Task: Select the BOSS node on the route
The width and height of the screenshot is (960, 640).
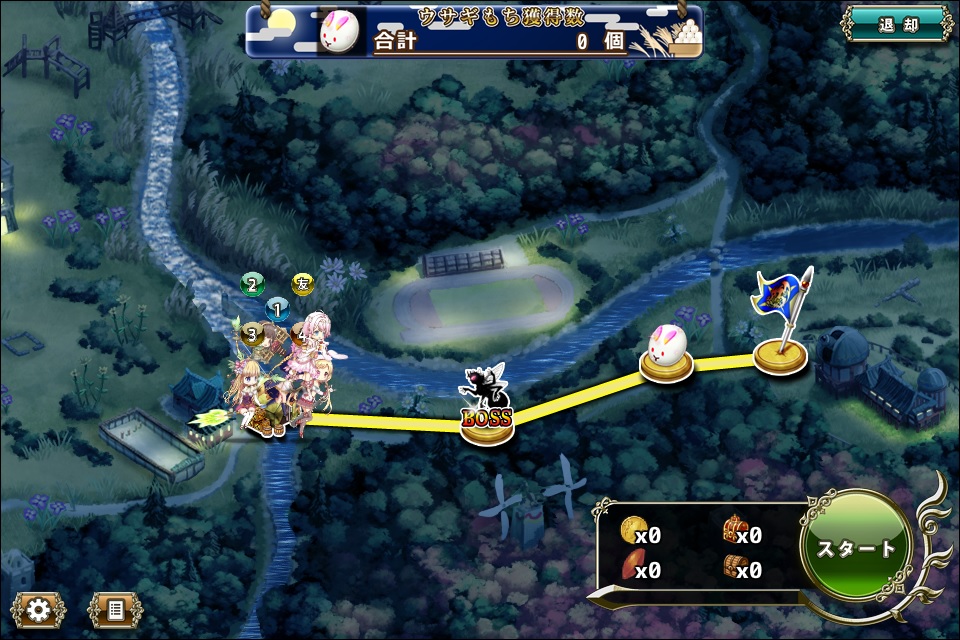Action: point(487,404)
